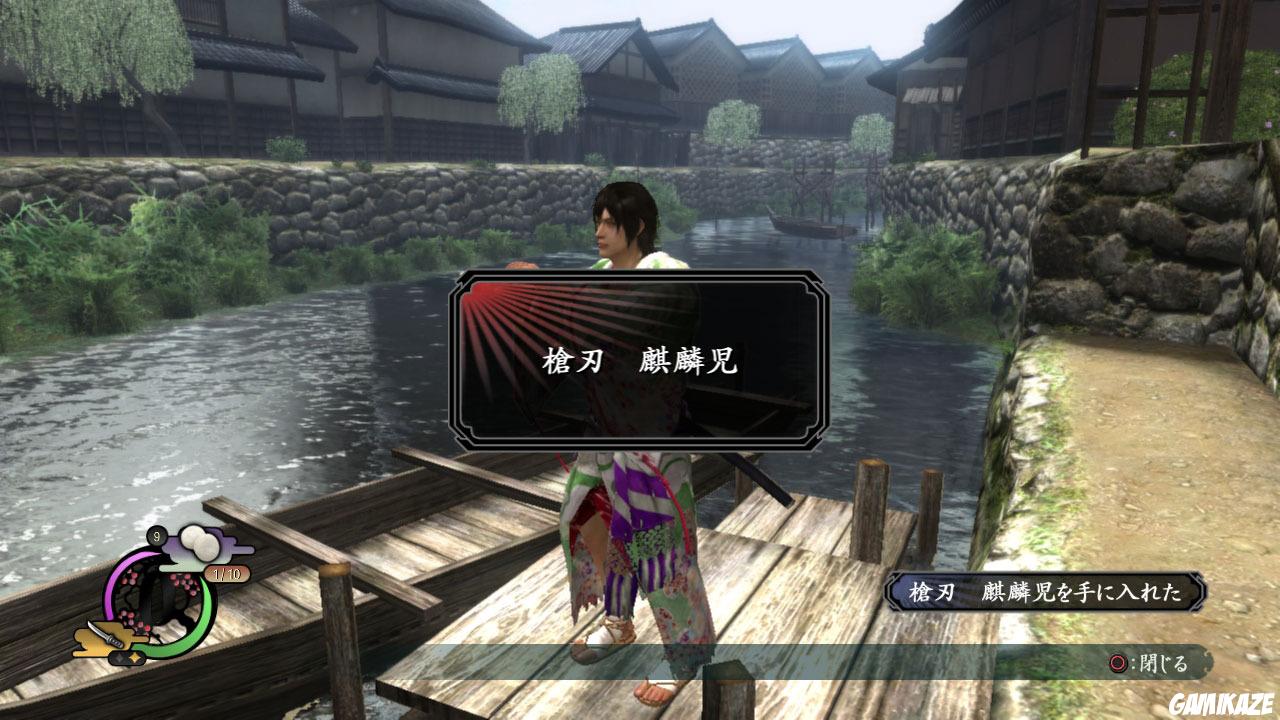Click the number 9 consumable count badge
1280x720 pixels.
158,536
